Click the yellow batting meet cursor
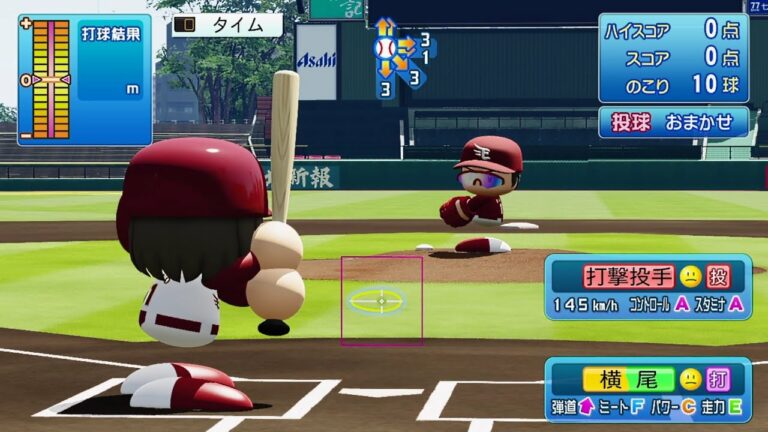Image resolution: width=768 pixels, height=432 pixels. [378, 300]
